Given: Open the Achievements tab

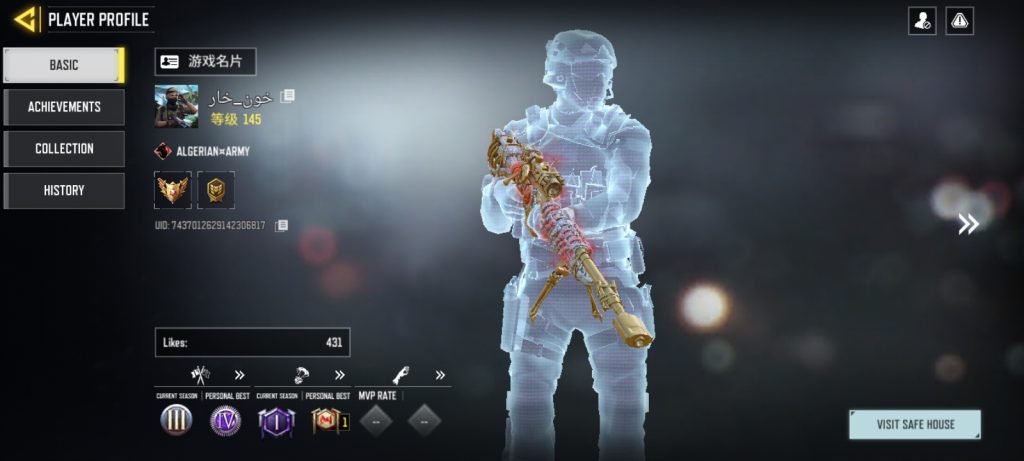Looking at the screenshot, I should coord(64,107).
